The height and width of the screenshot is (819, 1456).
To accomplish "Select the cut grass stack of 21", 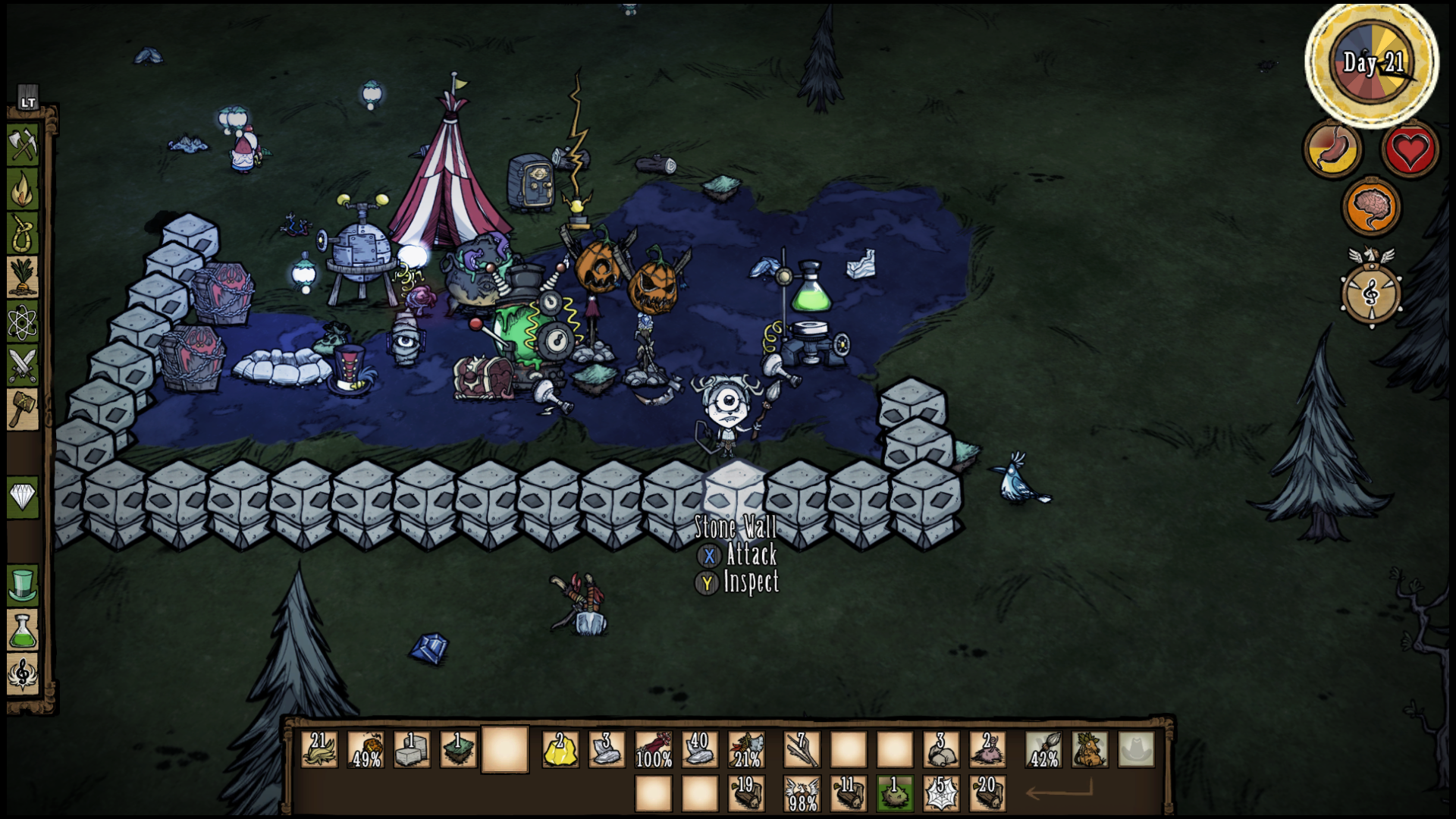I will (x=319, y=749).
